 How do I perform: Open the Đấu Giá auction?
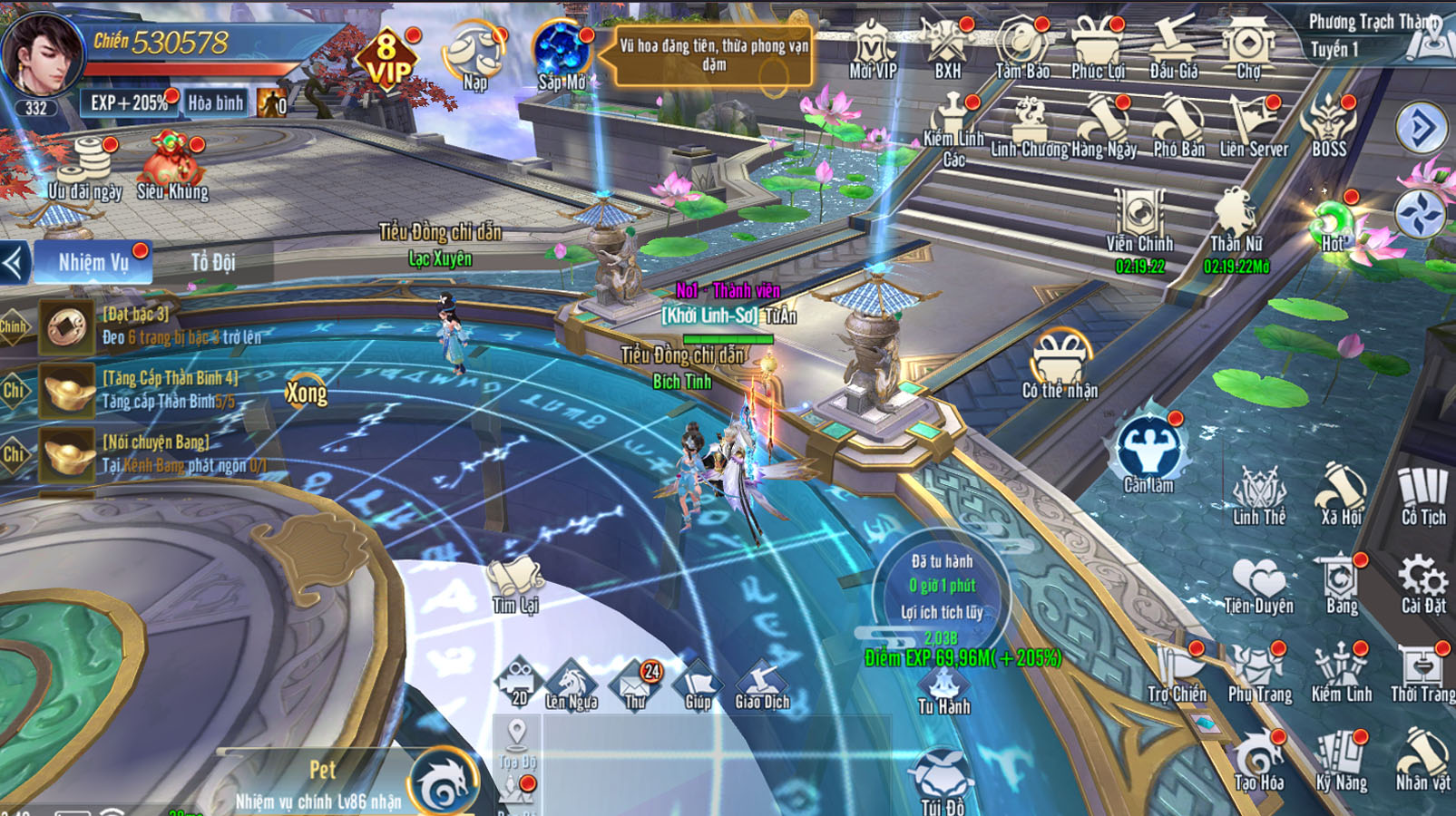coord(1173,47)
